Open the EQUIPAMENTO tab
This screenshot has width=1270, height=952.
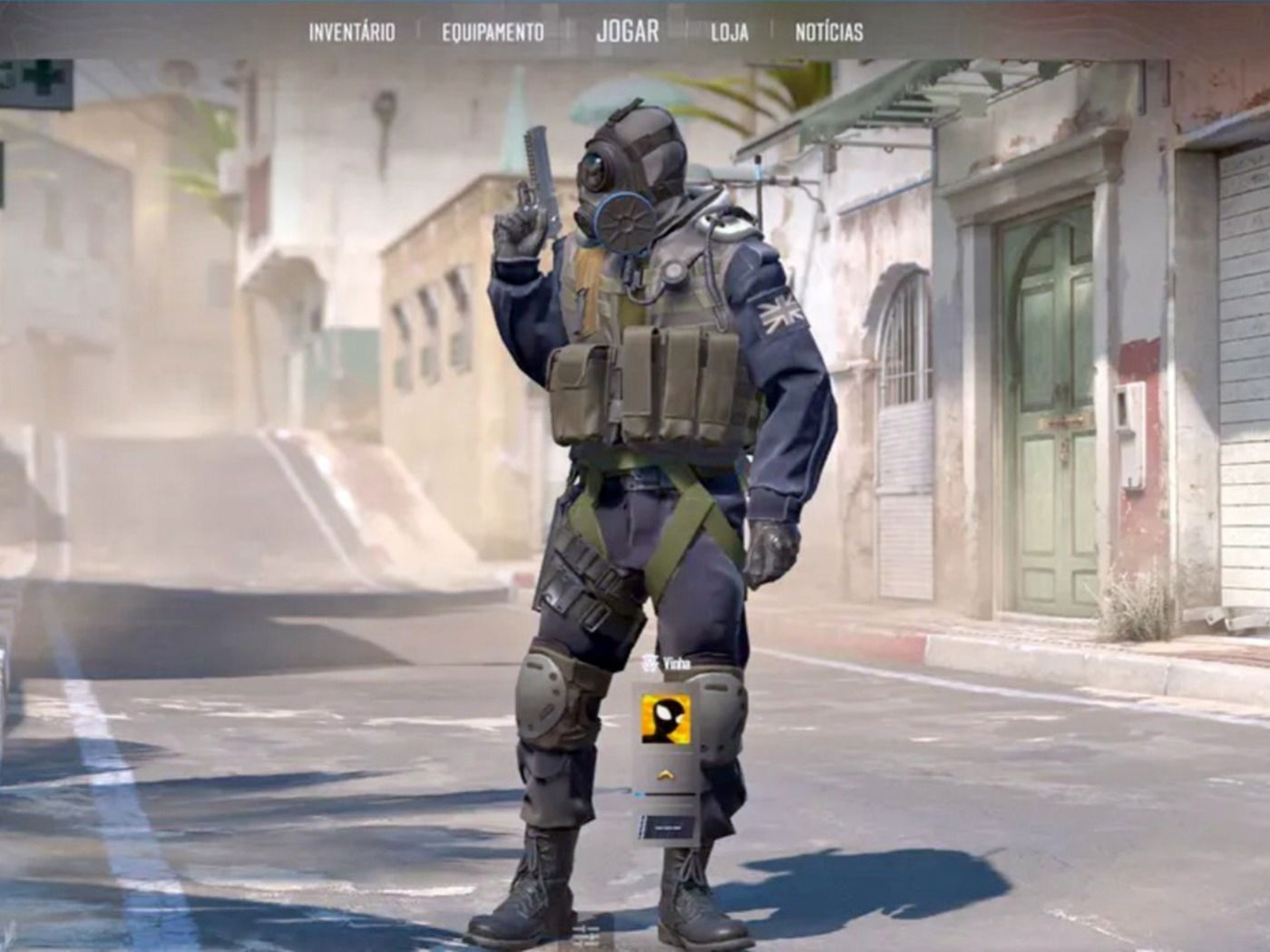tap(492, 33)
